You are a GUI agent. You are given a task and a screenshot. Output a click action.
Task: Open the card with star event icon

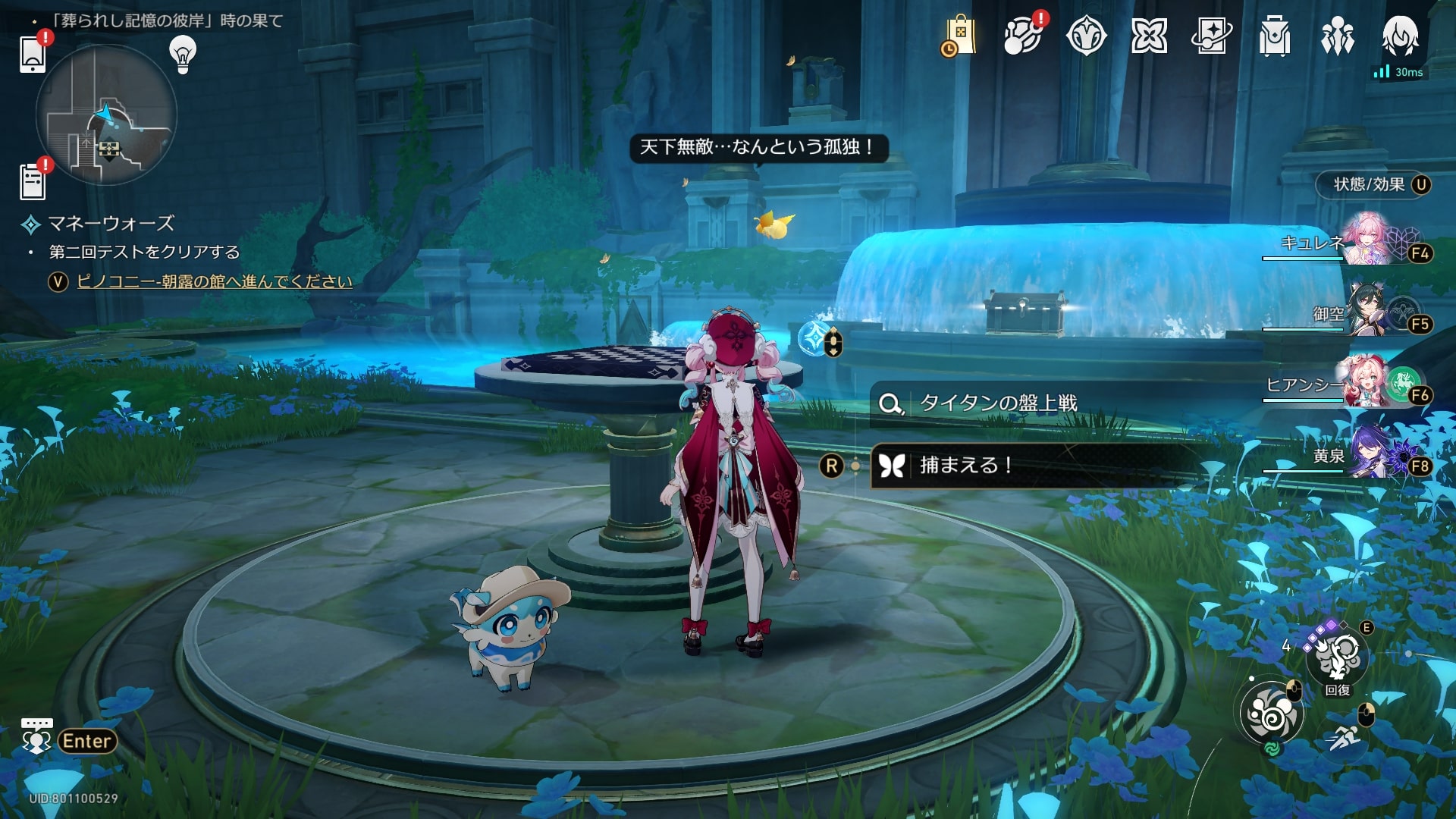click(1212, 36)
